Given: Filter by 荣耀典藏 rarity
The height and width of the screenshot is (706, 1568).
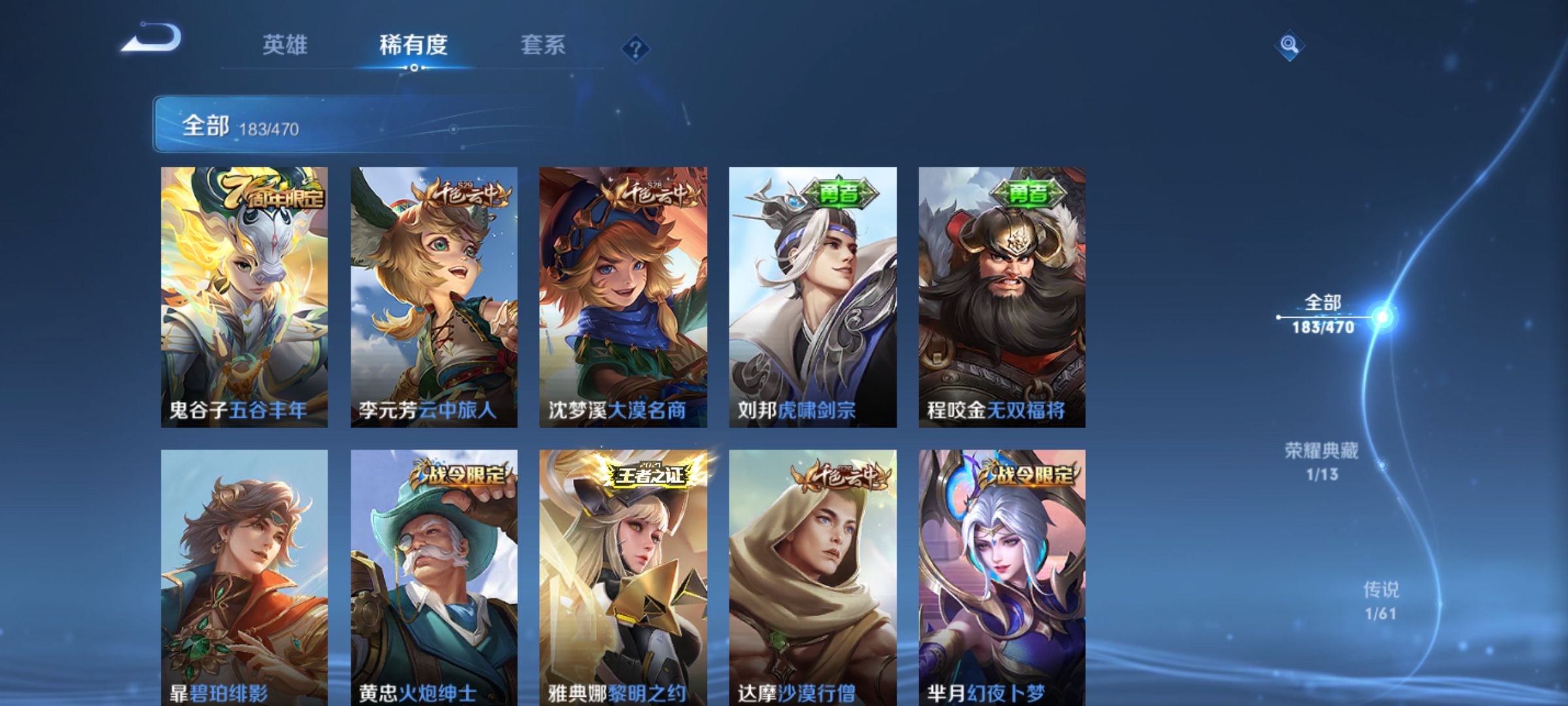Looking at the screenshot, I should click(x=1322, y=461).
